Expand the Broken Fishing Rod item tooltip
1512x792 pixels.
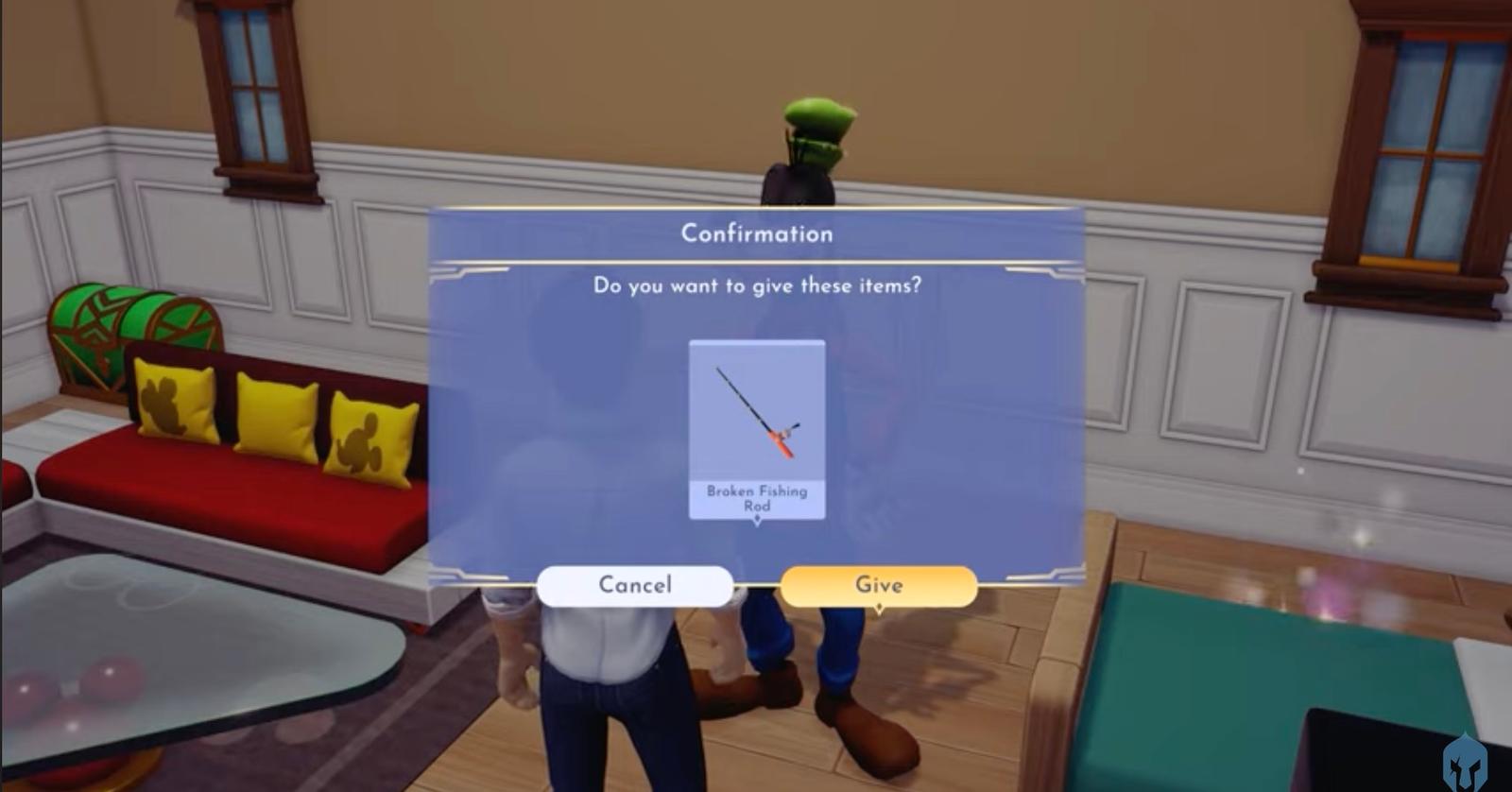pos(756,498)
